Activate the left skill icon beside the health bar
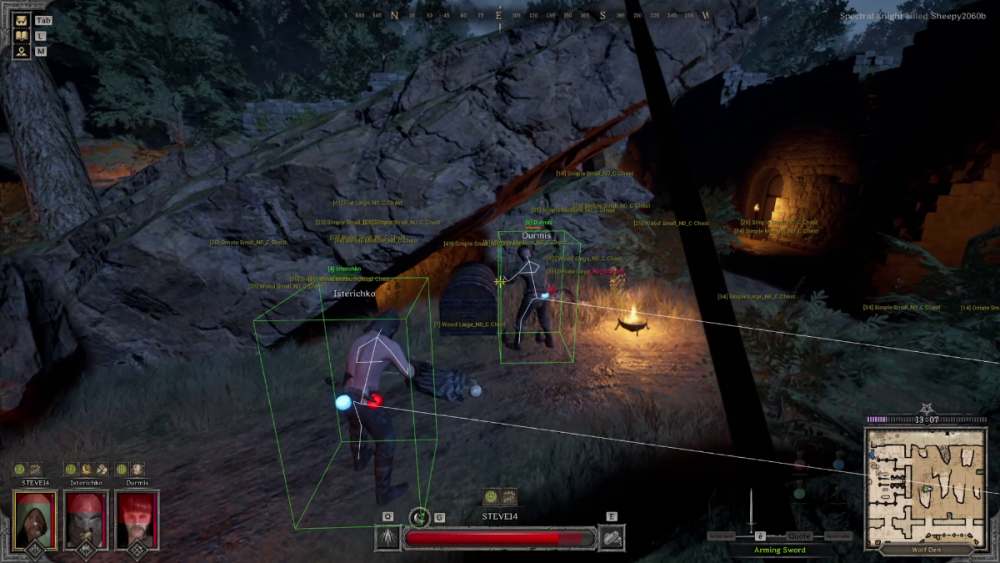The image size is (1000, 563). click(387, 538)
